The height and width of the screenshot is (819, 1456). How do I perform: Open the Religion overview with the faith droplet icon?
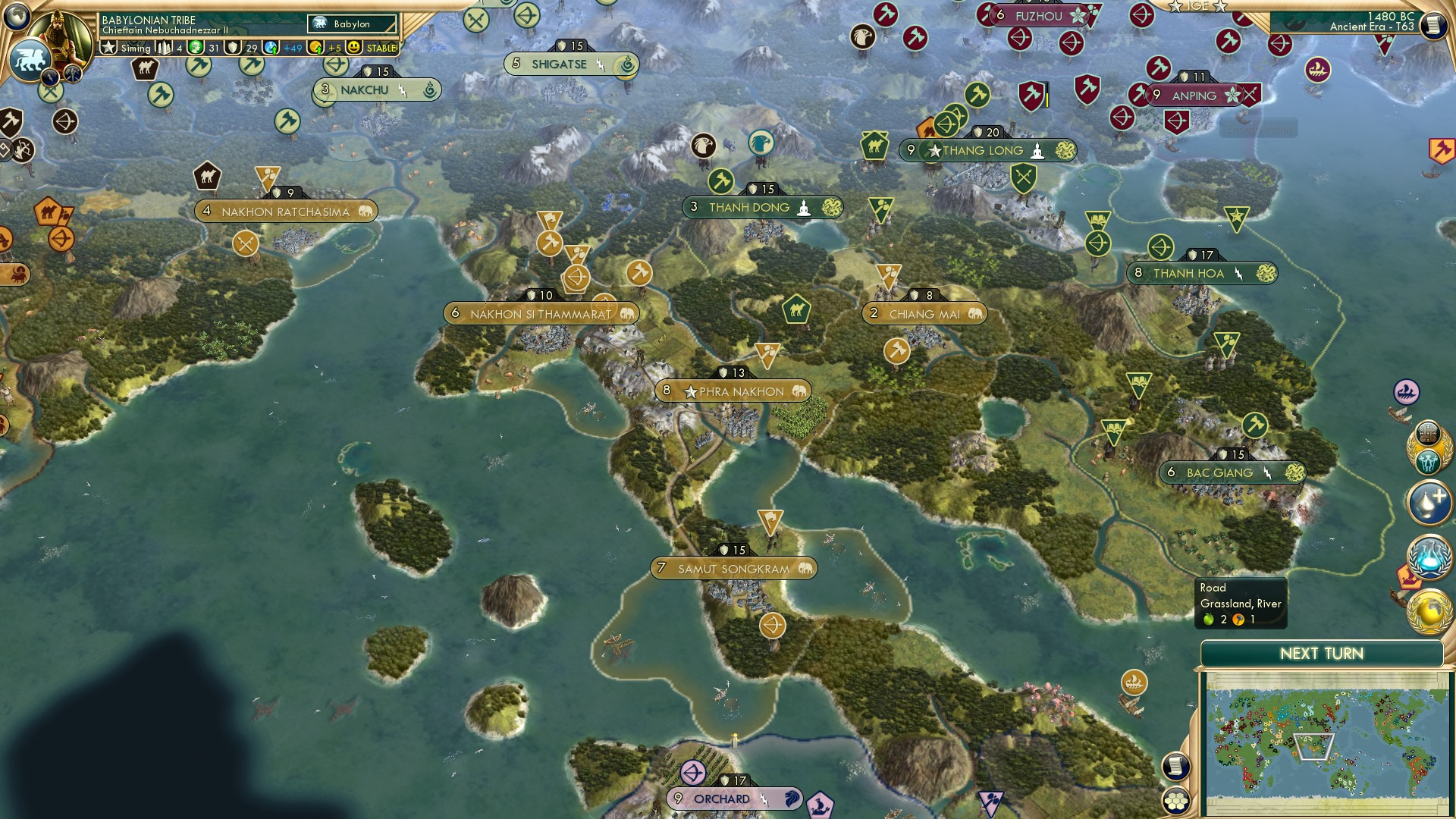pos(1428,503)
